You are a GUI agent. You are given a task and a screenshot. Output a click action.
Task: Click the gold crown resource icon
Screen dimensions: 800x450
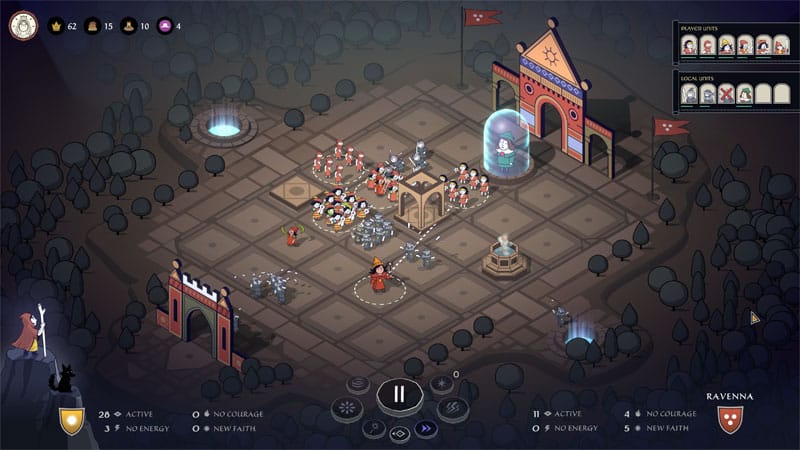[56, 26]
